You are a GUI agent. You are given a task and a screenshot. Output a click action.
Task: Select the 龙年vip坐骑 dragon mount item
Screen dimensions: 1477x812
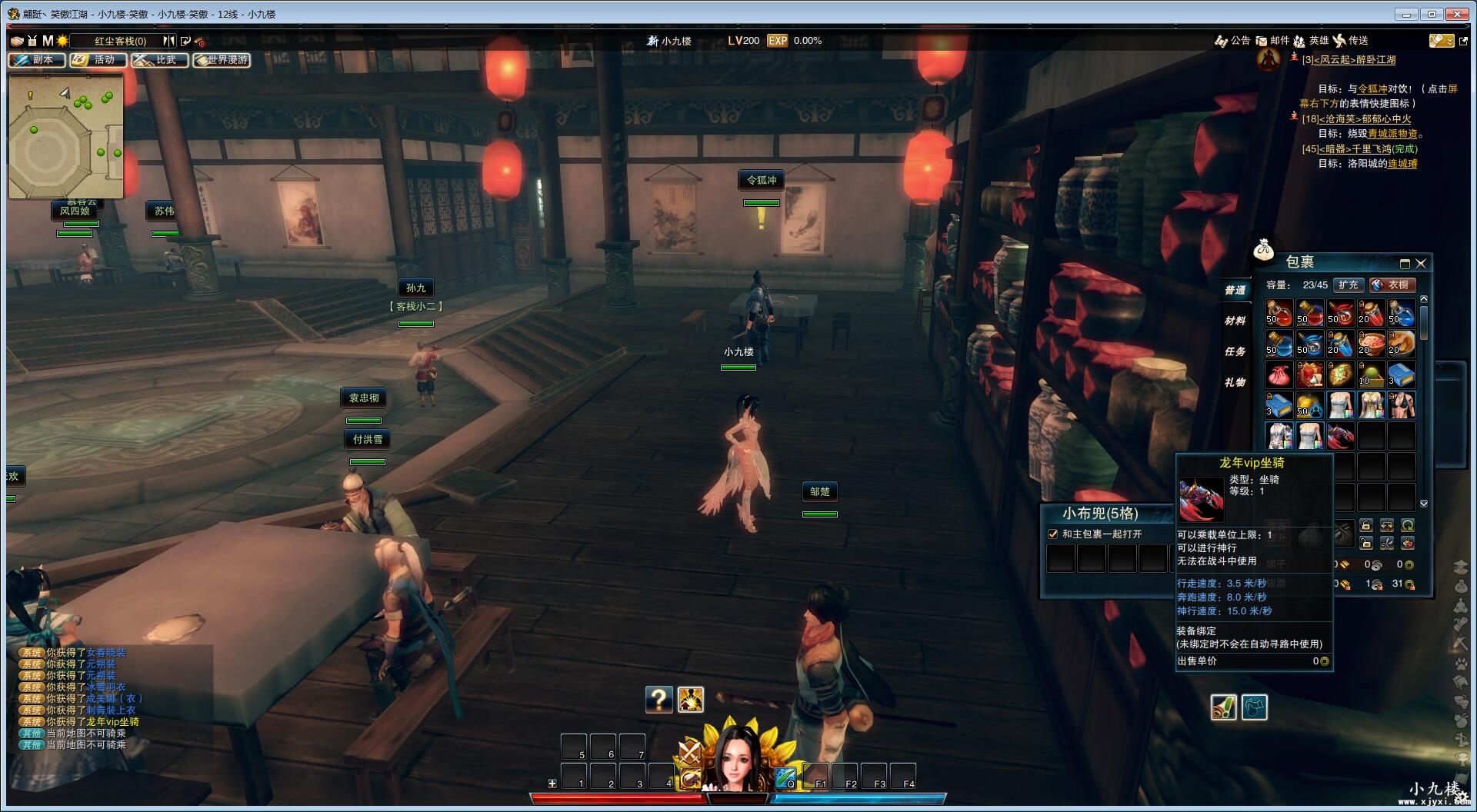click(x=1340, y=436)
